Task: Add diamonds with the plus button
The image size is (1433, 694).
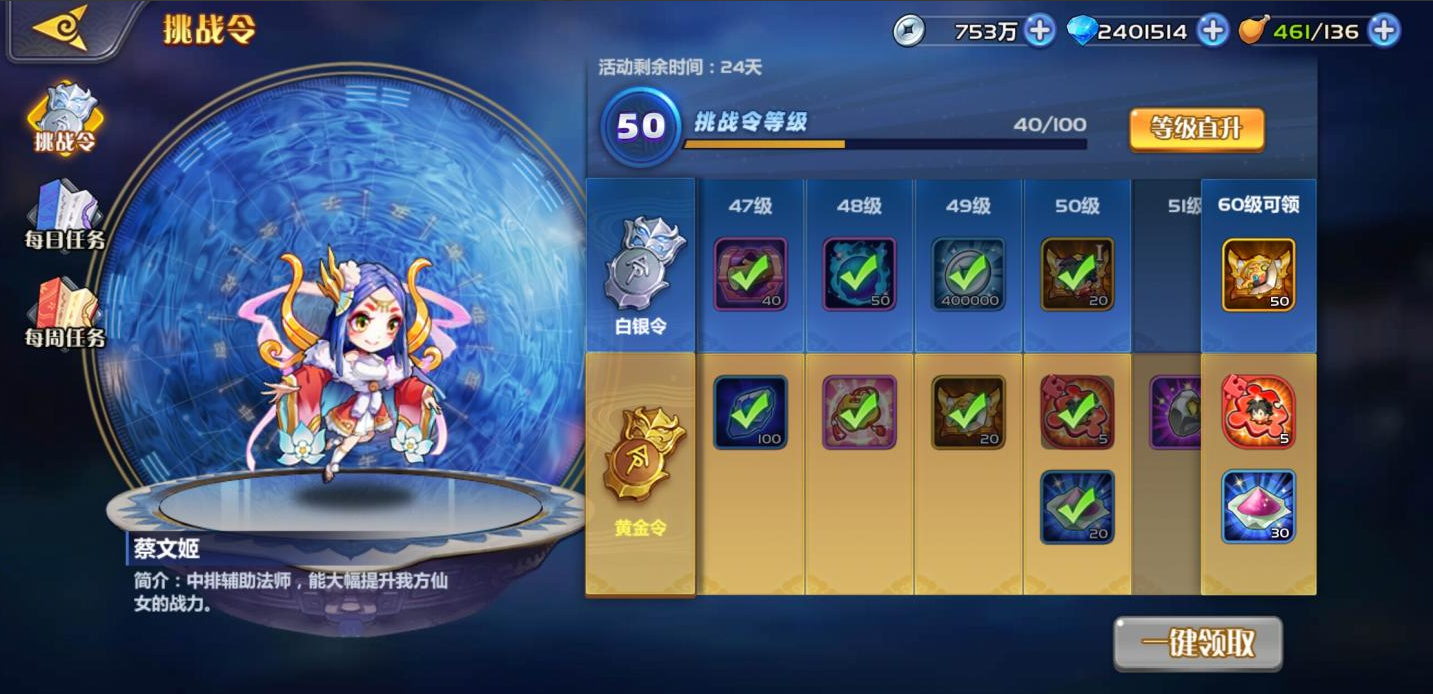Action: [1212, 31]
